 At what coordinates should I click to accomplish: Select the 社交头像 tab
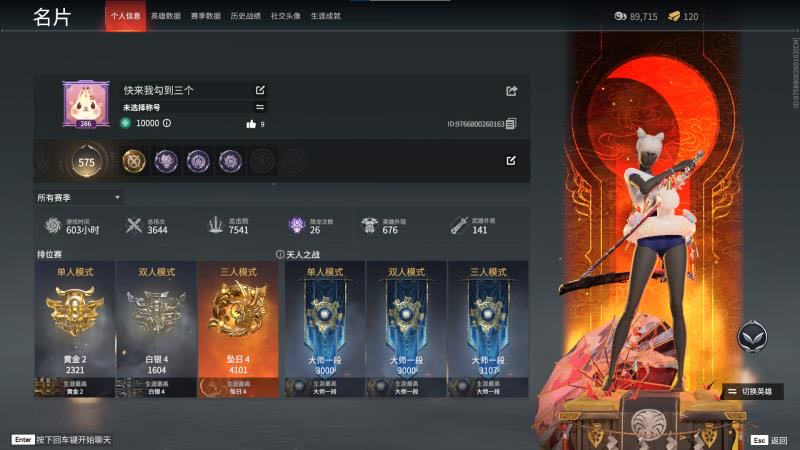285,17
